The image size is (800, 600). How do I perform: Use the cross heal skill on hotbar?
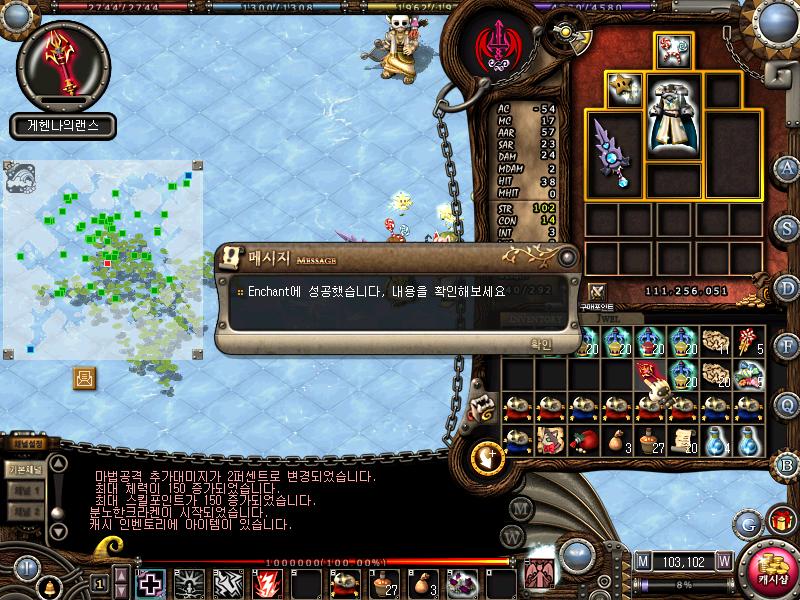[151, 582]
